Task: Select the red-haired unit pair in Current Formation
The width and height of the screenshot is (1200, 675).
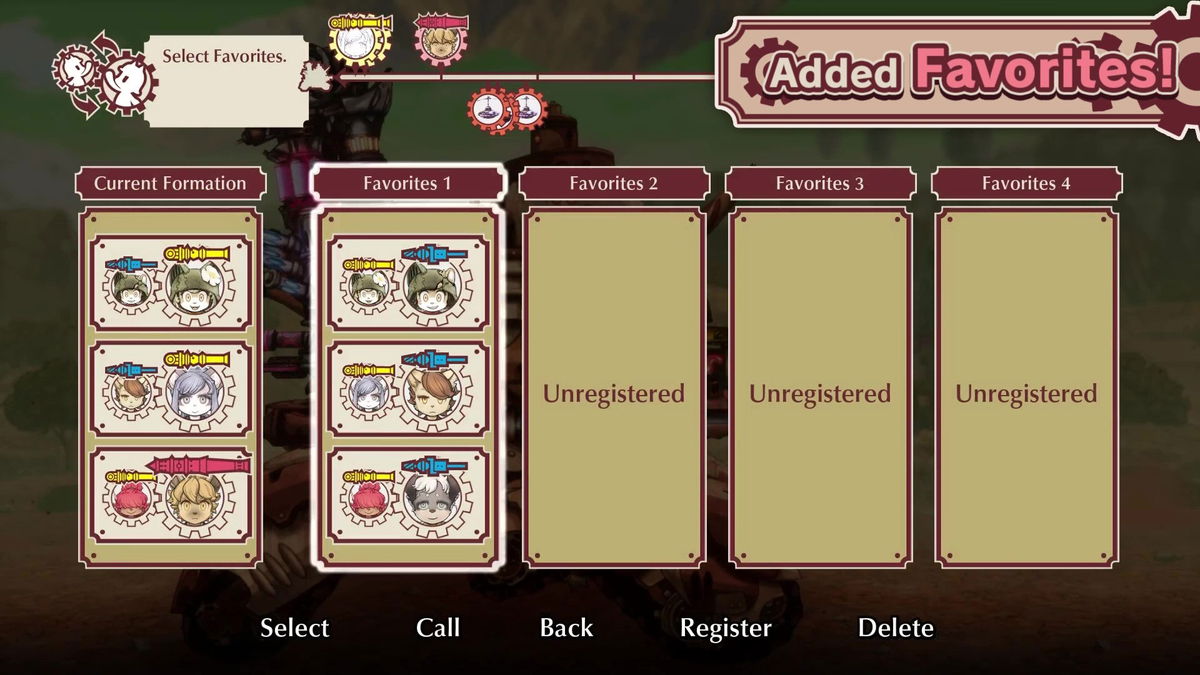Action: tap(170, 497)
